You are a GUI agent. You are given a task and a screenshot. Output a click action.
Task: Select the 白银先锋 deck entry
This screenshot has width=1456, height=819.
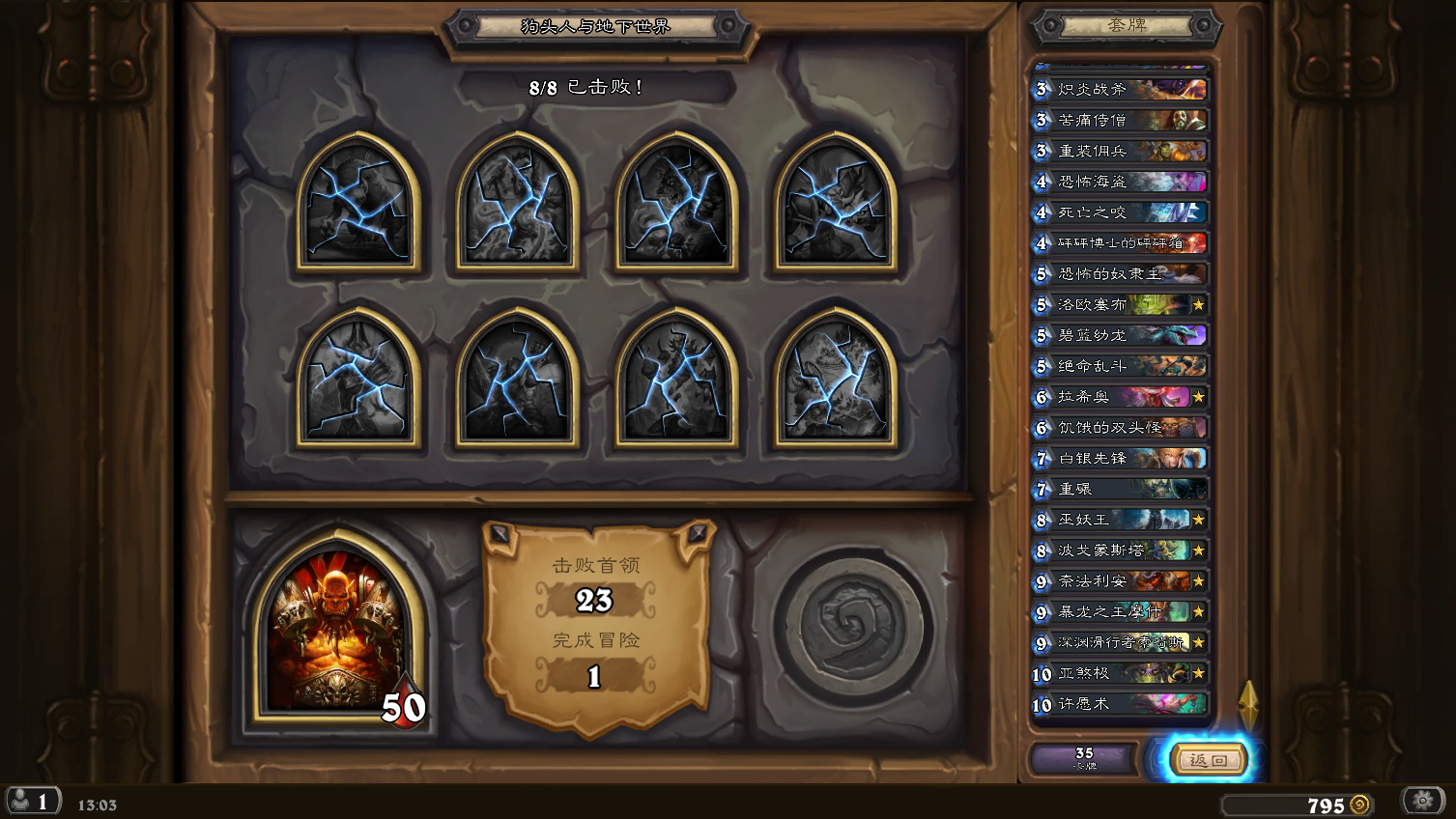[x=1121, y=459]
